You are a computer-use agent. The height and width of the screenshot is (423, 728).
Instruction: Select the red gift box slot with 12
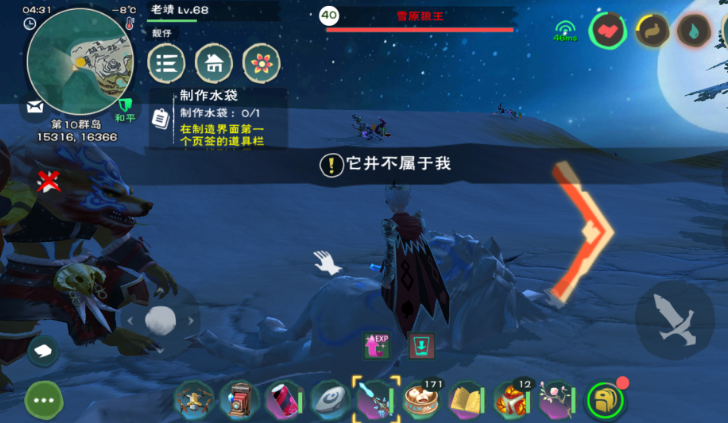pyautogui.click(x=512, y=400)
